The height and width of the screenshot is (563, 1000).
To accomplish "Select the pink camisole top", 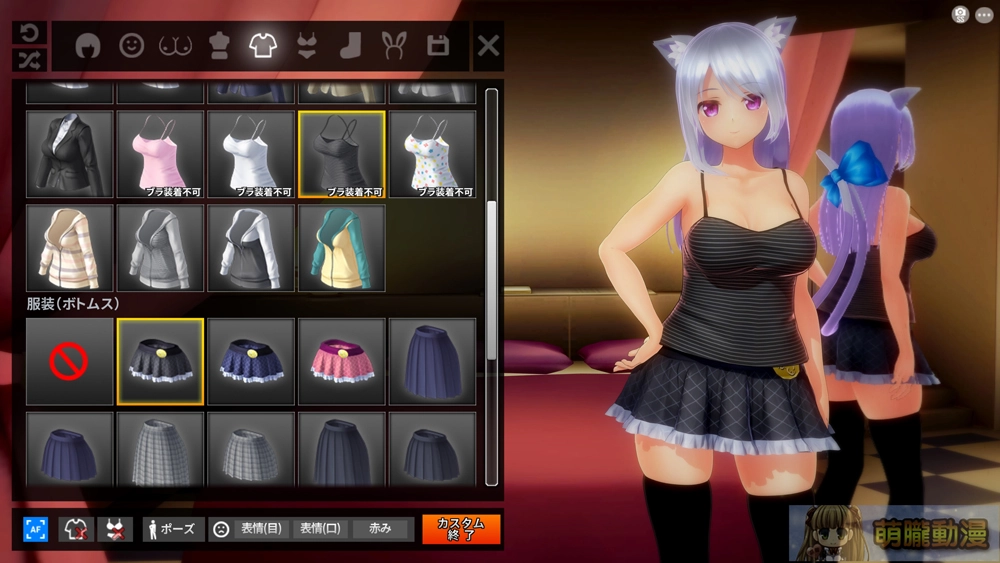I will [x=160, y=154].
